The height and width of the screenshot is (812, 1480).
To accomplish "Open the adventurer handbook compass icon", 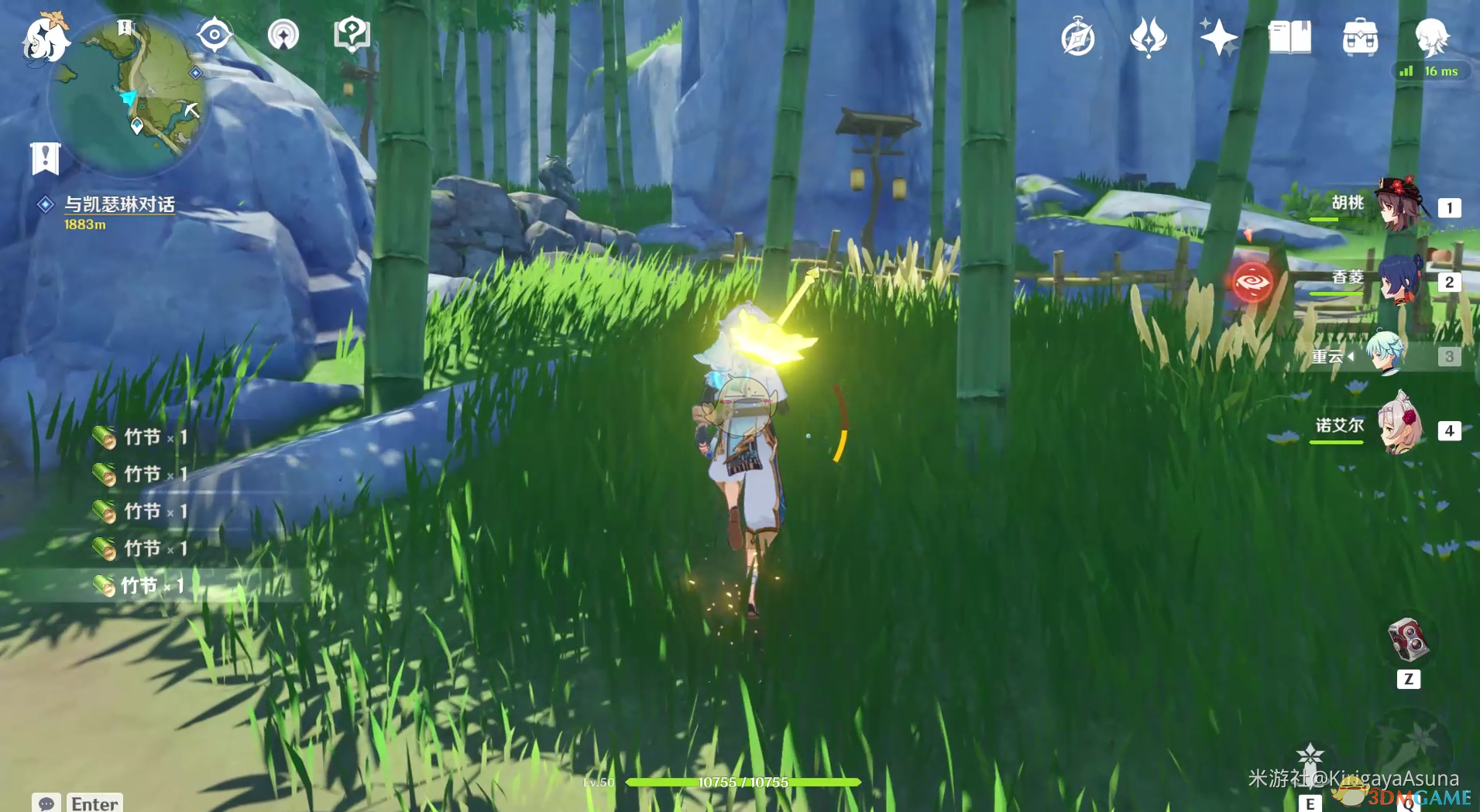I will (x=1077, y=38).
